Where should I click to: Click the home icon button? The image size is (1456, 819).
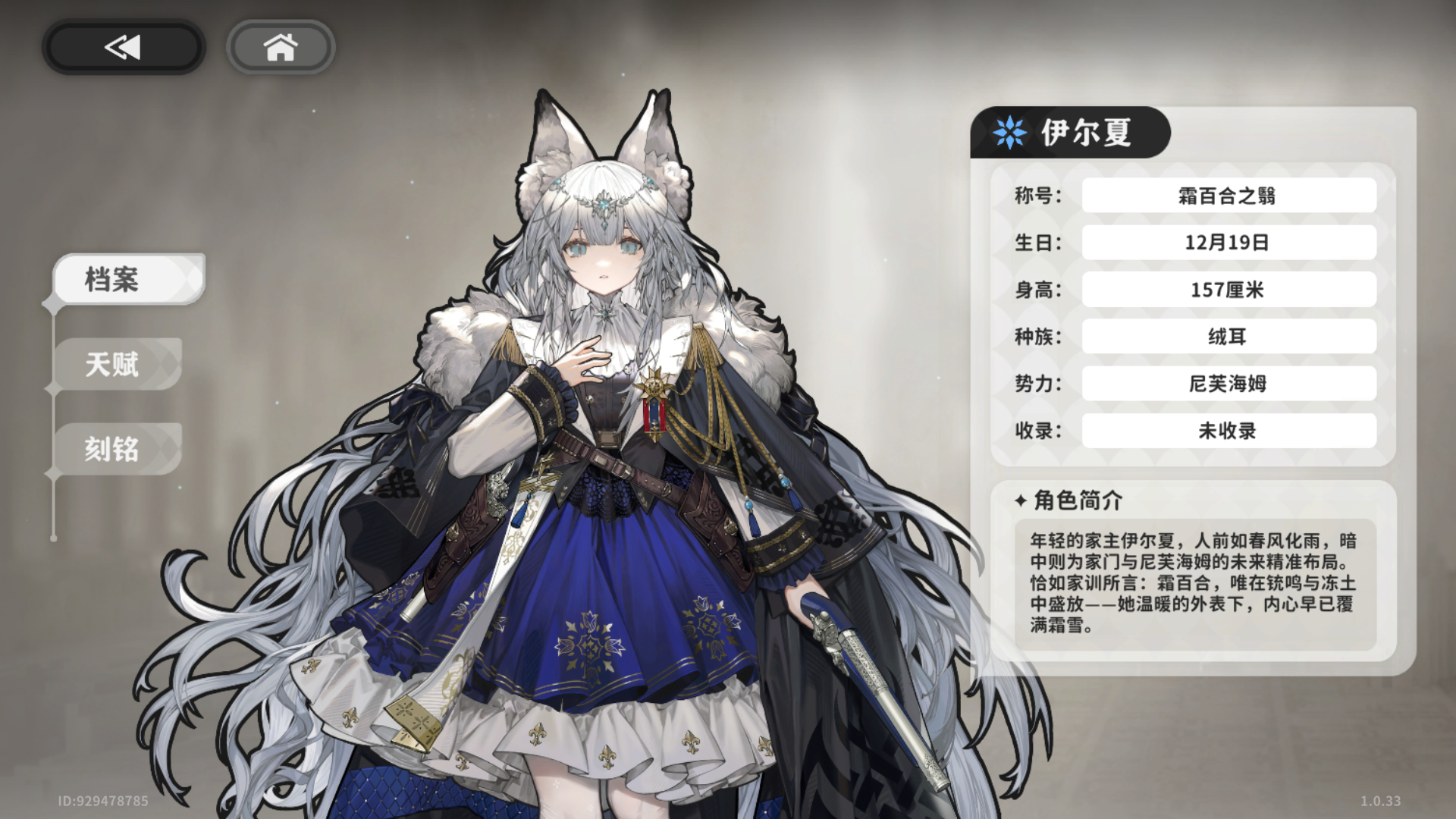click(x=281, y=47)
